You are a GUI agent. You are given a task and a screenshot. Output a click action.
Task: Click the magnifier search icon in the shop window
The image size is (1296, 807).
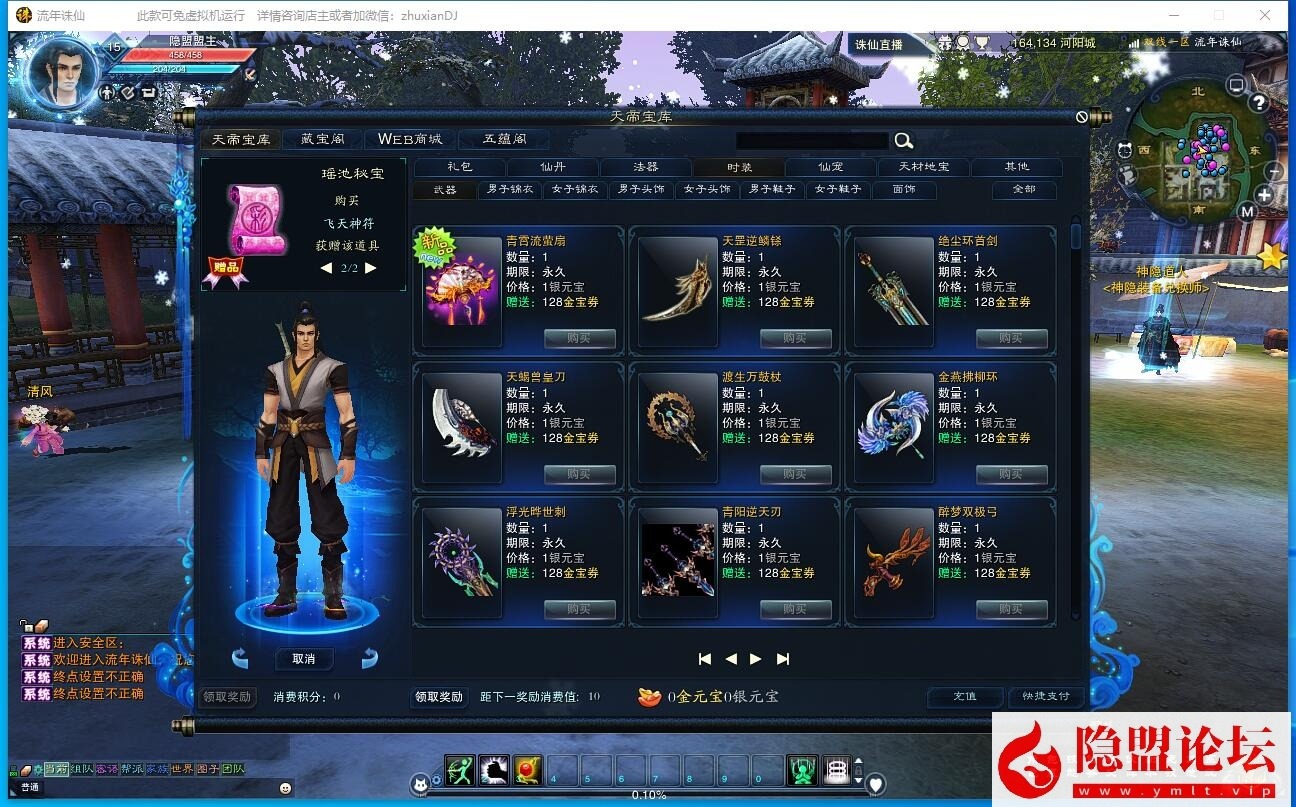tap(903, 140)
